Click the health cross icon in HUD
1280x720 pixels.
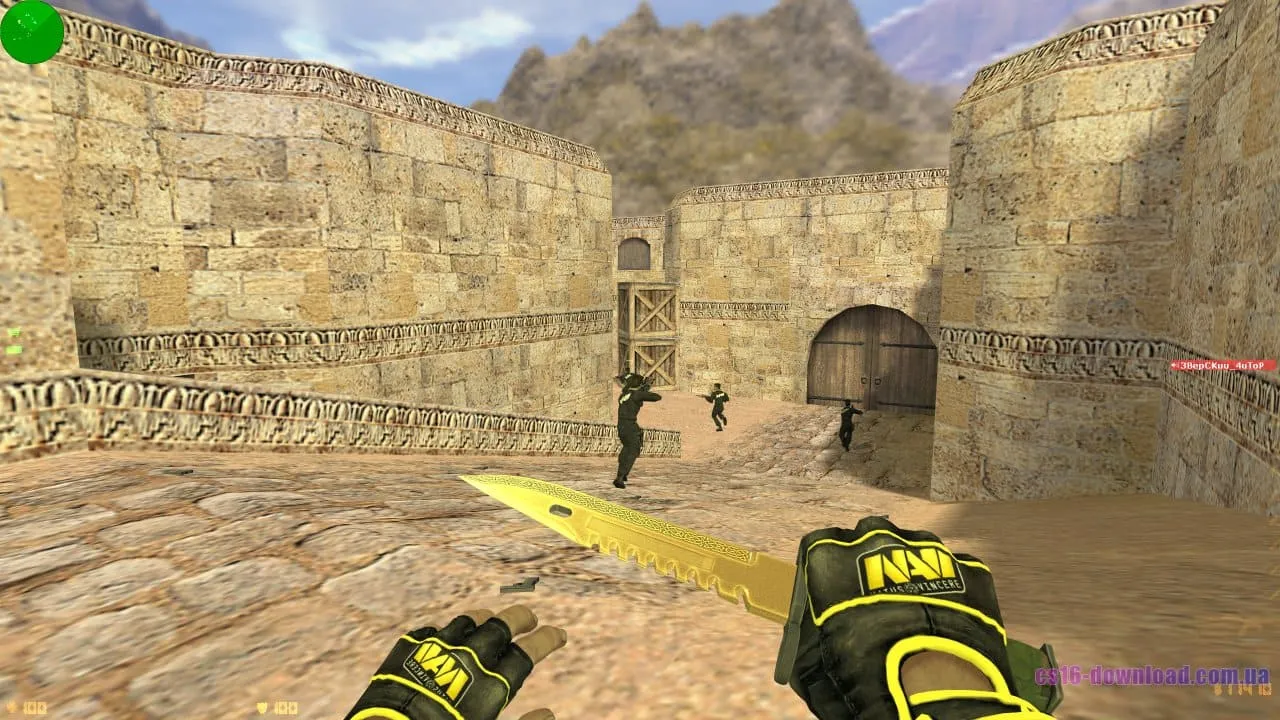coord(11,707)
